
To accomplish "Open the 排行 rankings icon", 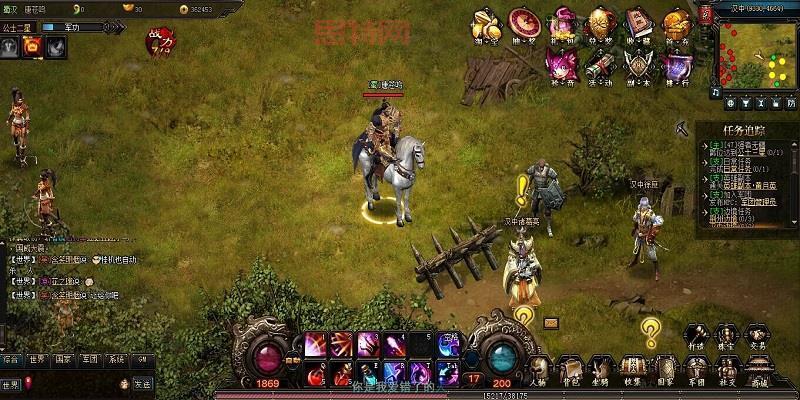I will coord(677,66).
